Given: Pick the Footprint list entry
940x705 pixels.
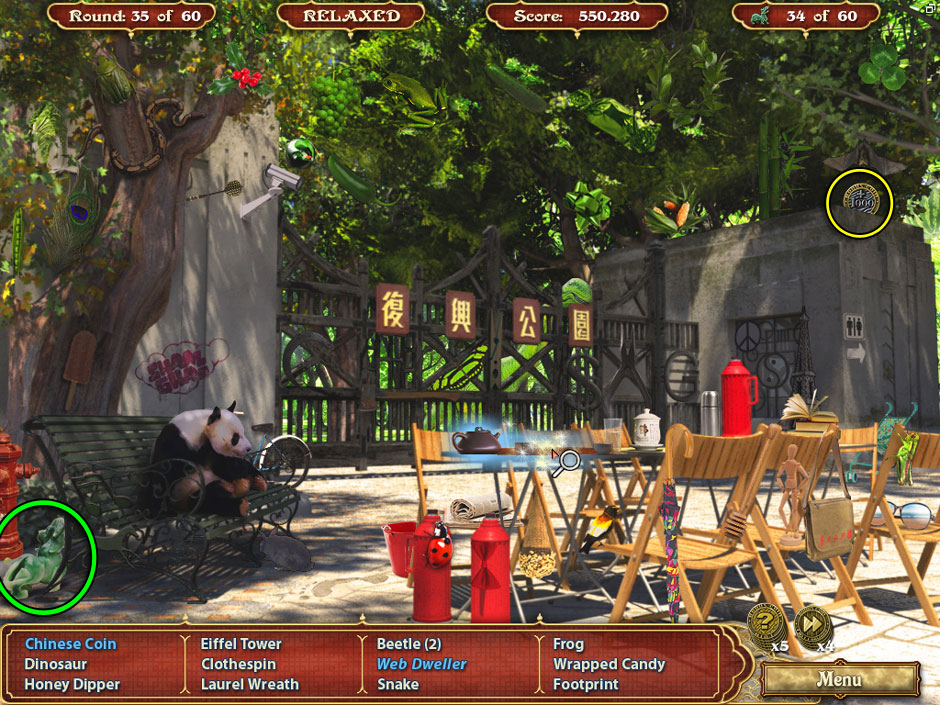Looking at the screenshot, I should click(x=586, y=685).
